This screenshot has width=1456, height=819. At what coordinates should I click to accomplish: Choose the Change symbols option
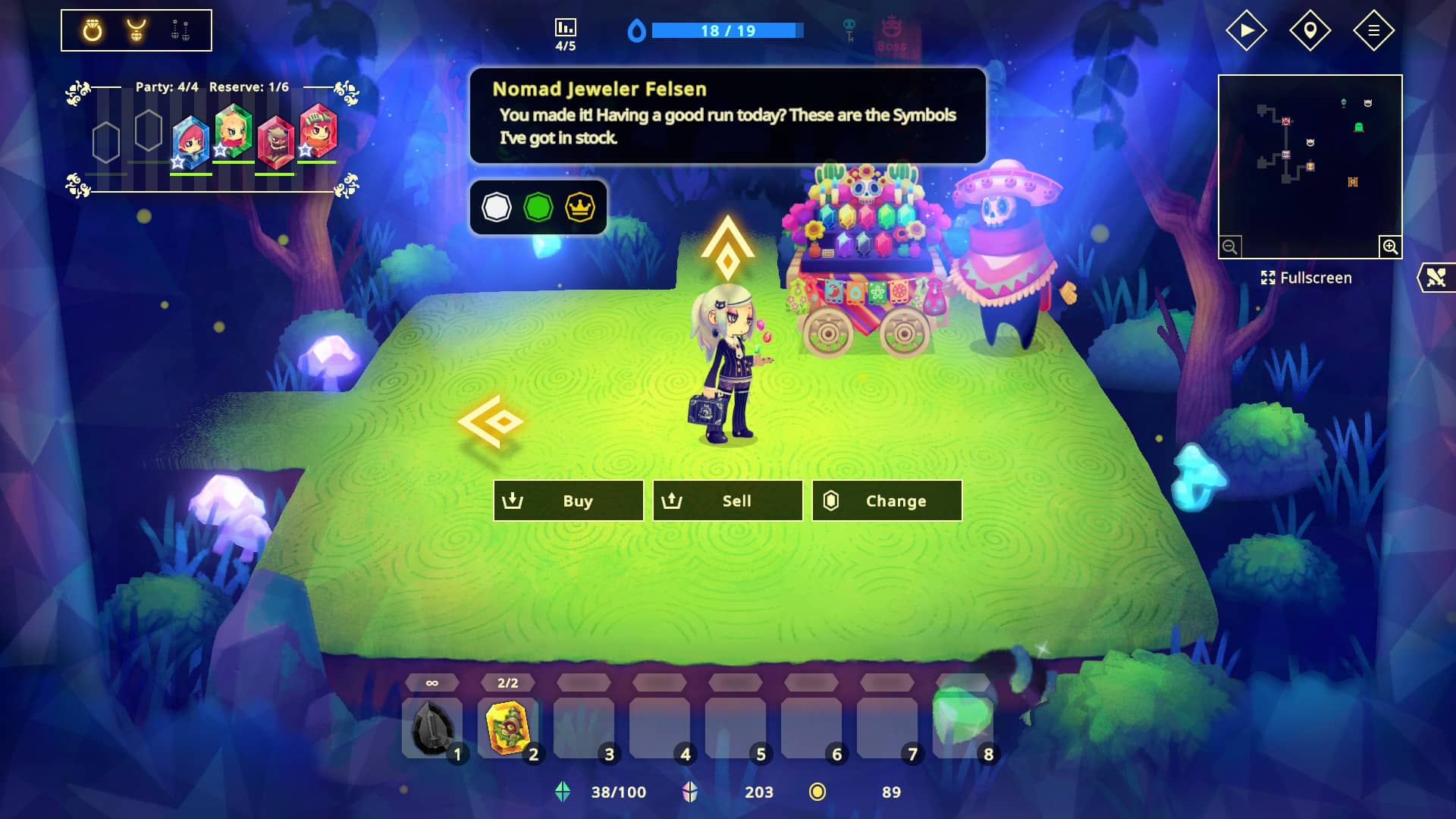pyautogui.click(x=886, y=500)
